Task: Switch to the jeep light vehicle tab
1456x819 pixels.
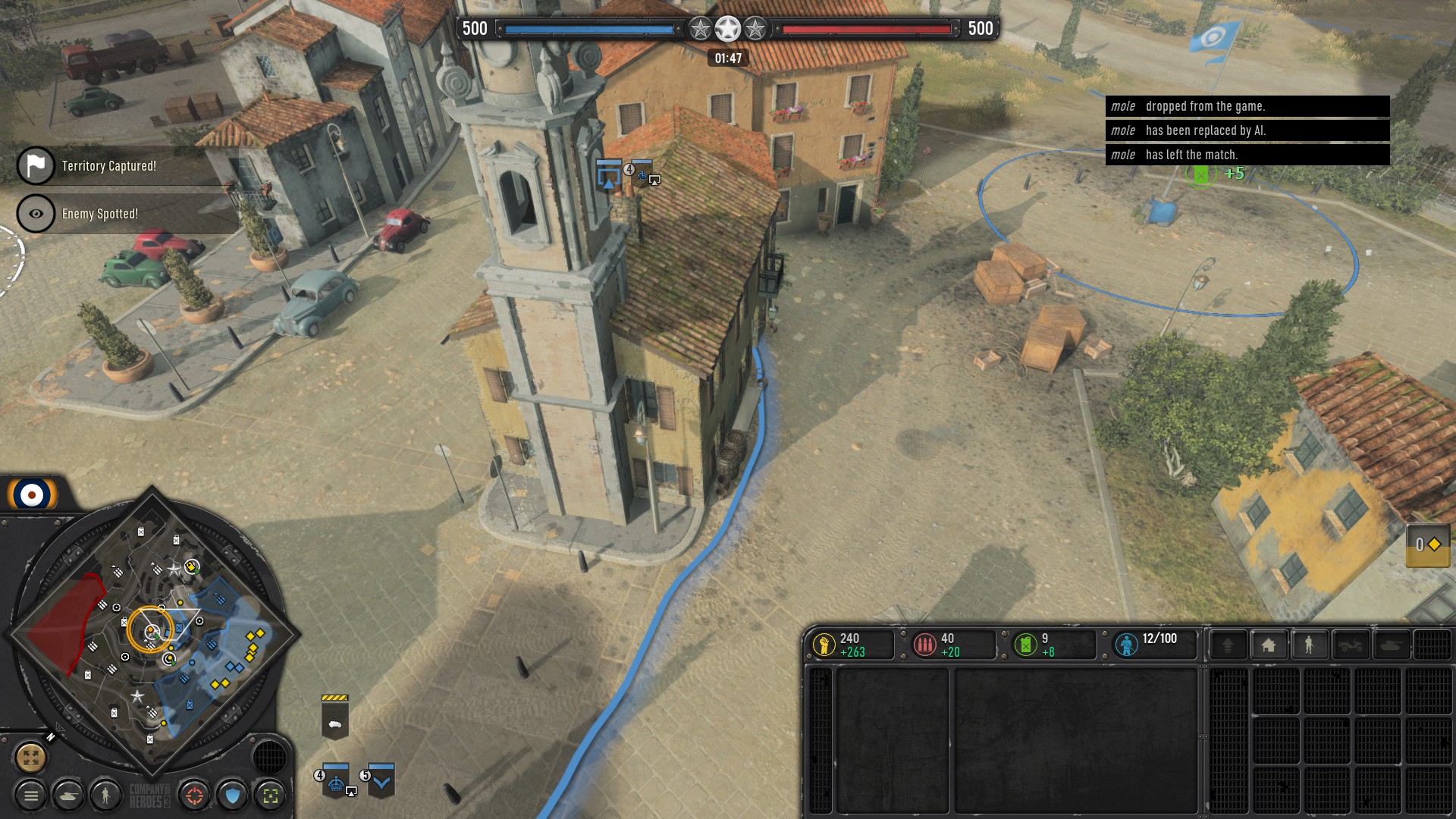Action: pyautogui.click(x=1351, y=645)
